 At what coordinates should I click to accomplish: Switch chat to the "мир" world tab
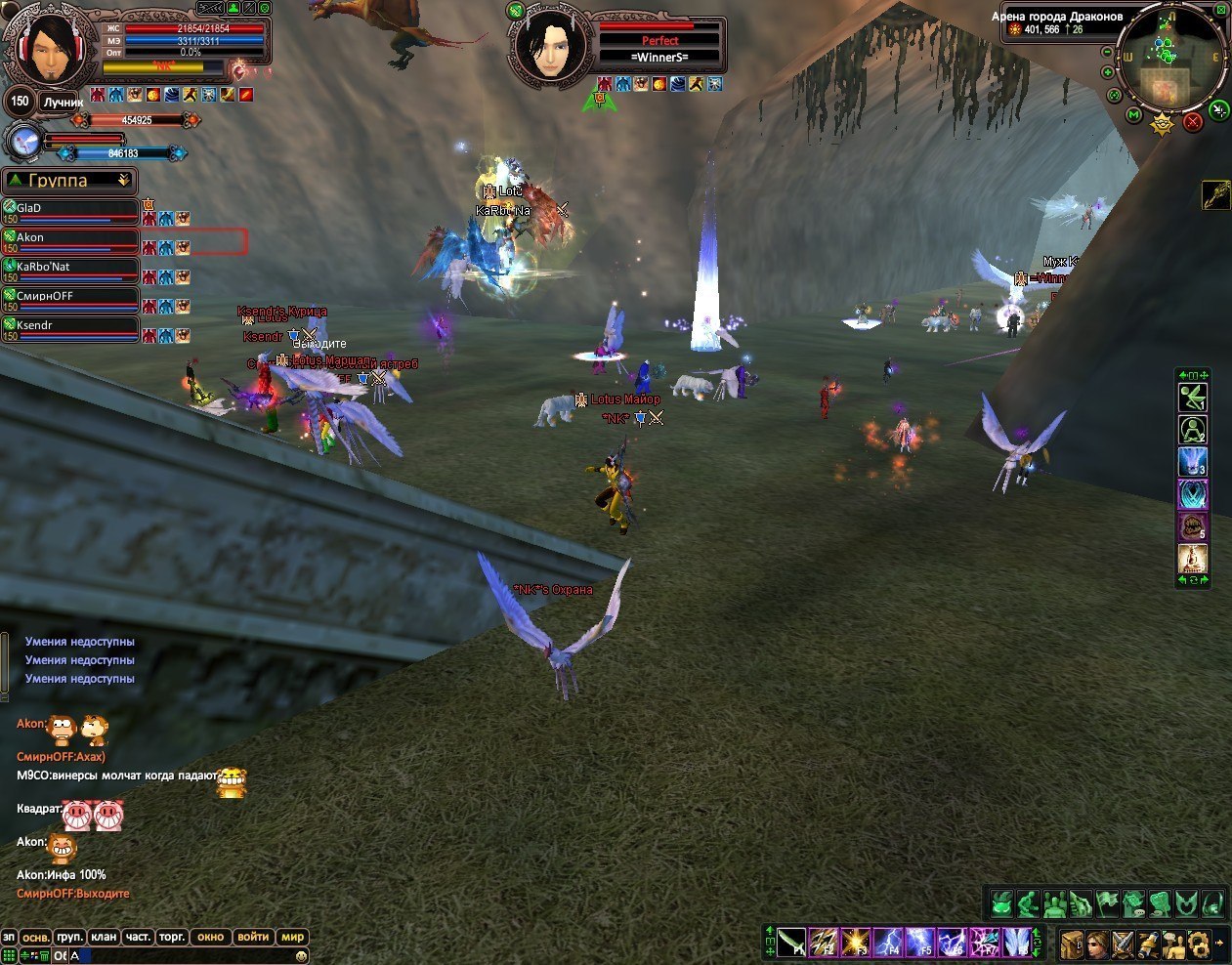(293, 937)
